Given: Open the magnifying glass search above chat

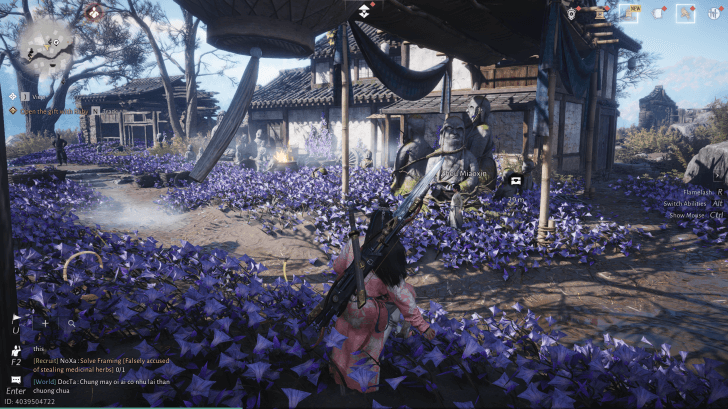Looking at the screenshot, I should pos(71,324).
